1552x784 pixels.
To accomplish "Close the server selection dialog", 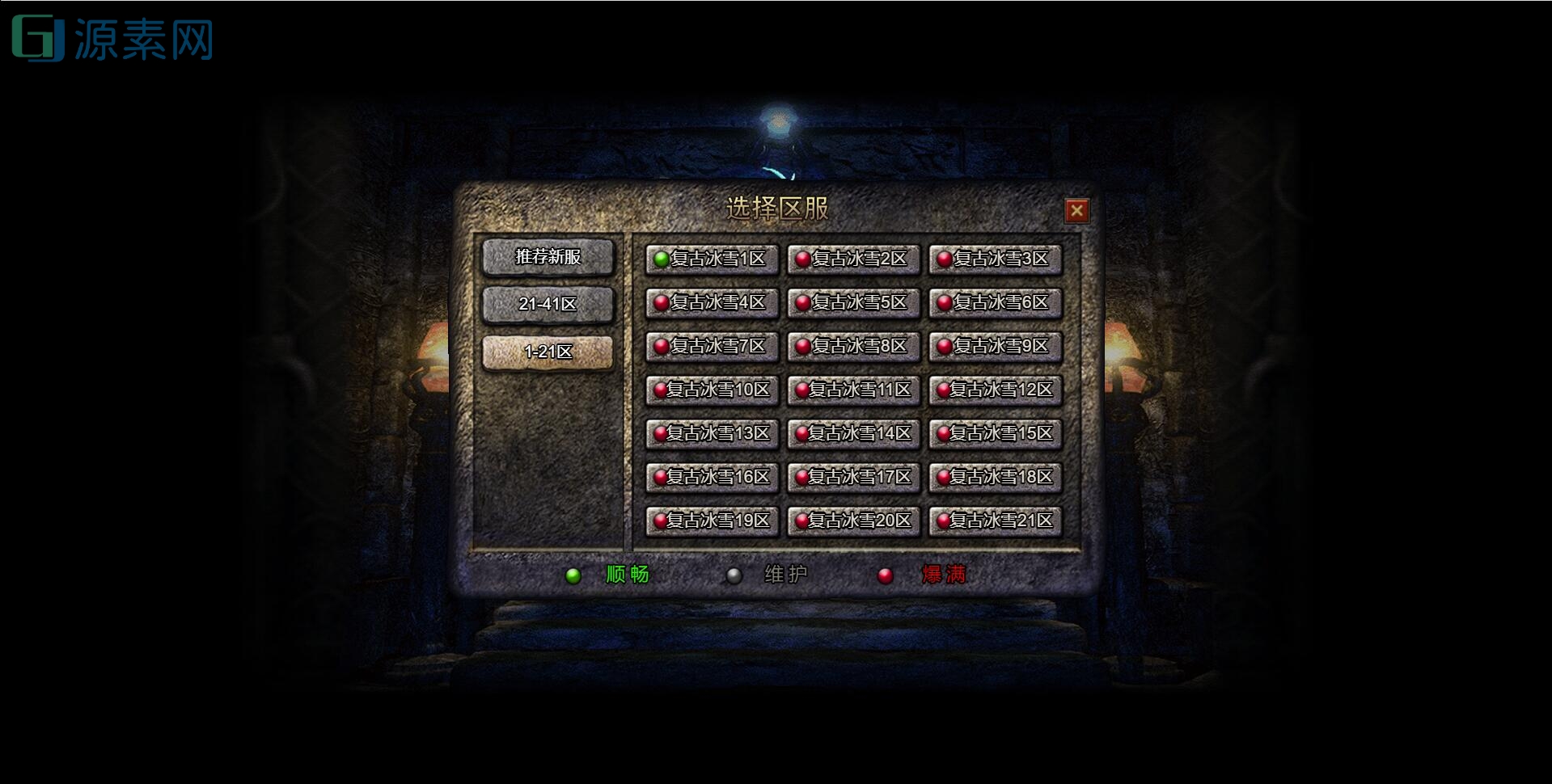I will 1076,211.
